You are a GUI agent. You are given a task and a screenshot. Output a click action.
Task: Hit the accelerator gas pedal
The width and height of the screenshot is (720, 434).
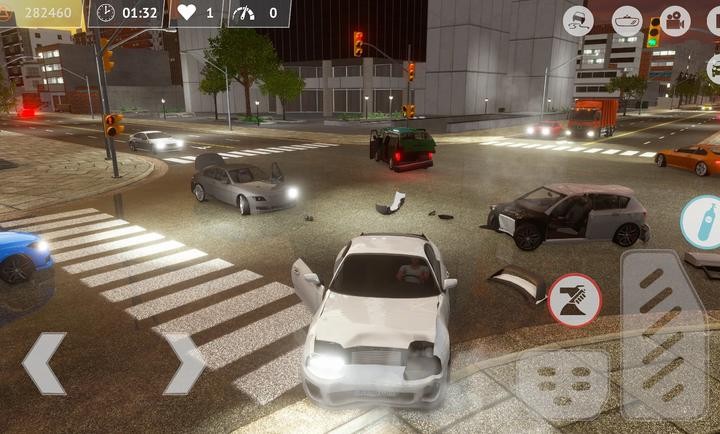tap(663, 333)
